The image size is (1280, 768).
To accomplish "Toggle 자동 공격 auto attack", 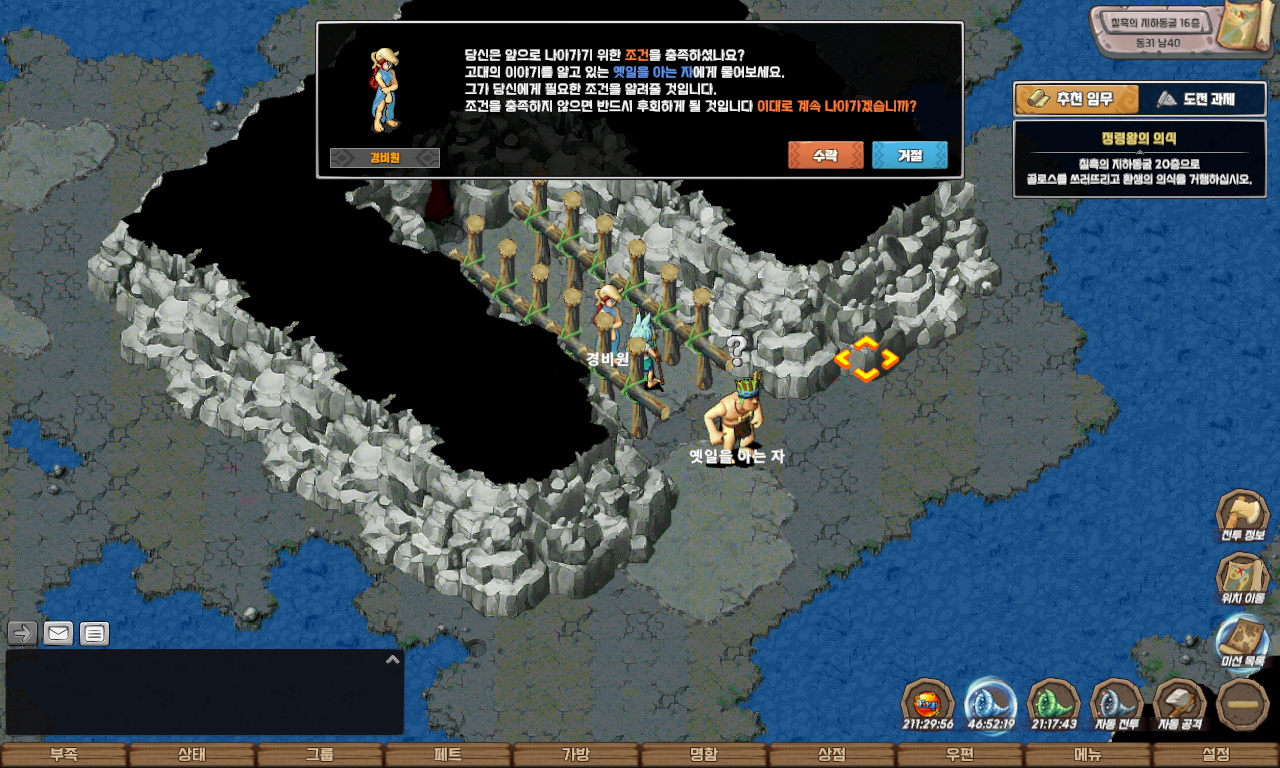I will [x=1180, y=704].
